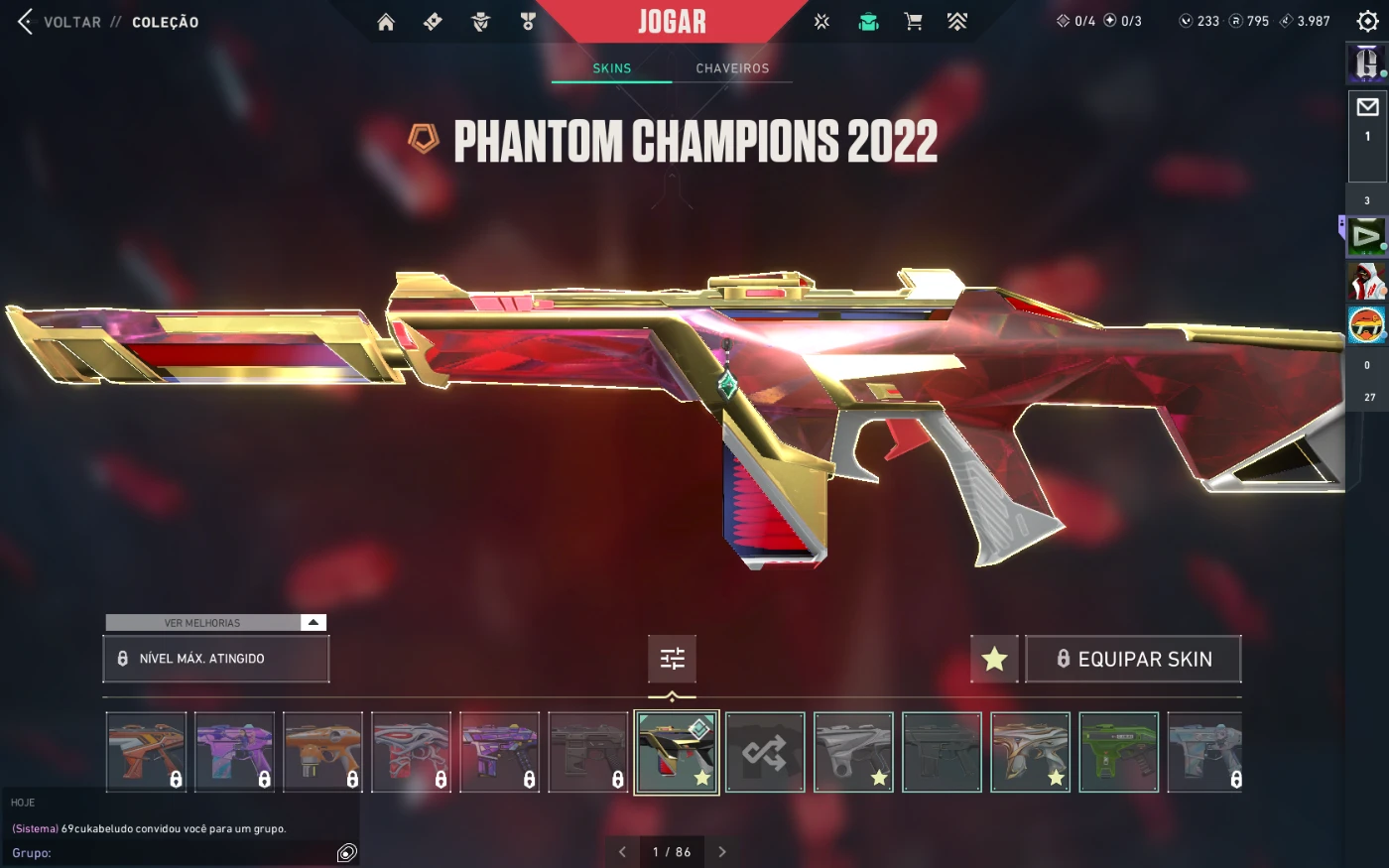Click Equipar Skin
1389x868 pixels.
(1133, 659)
